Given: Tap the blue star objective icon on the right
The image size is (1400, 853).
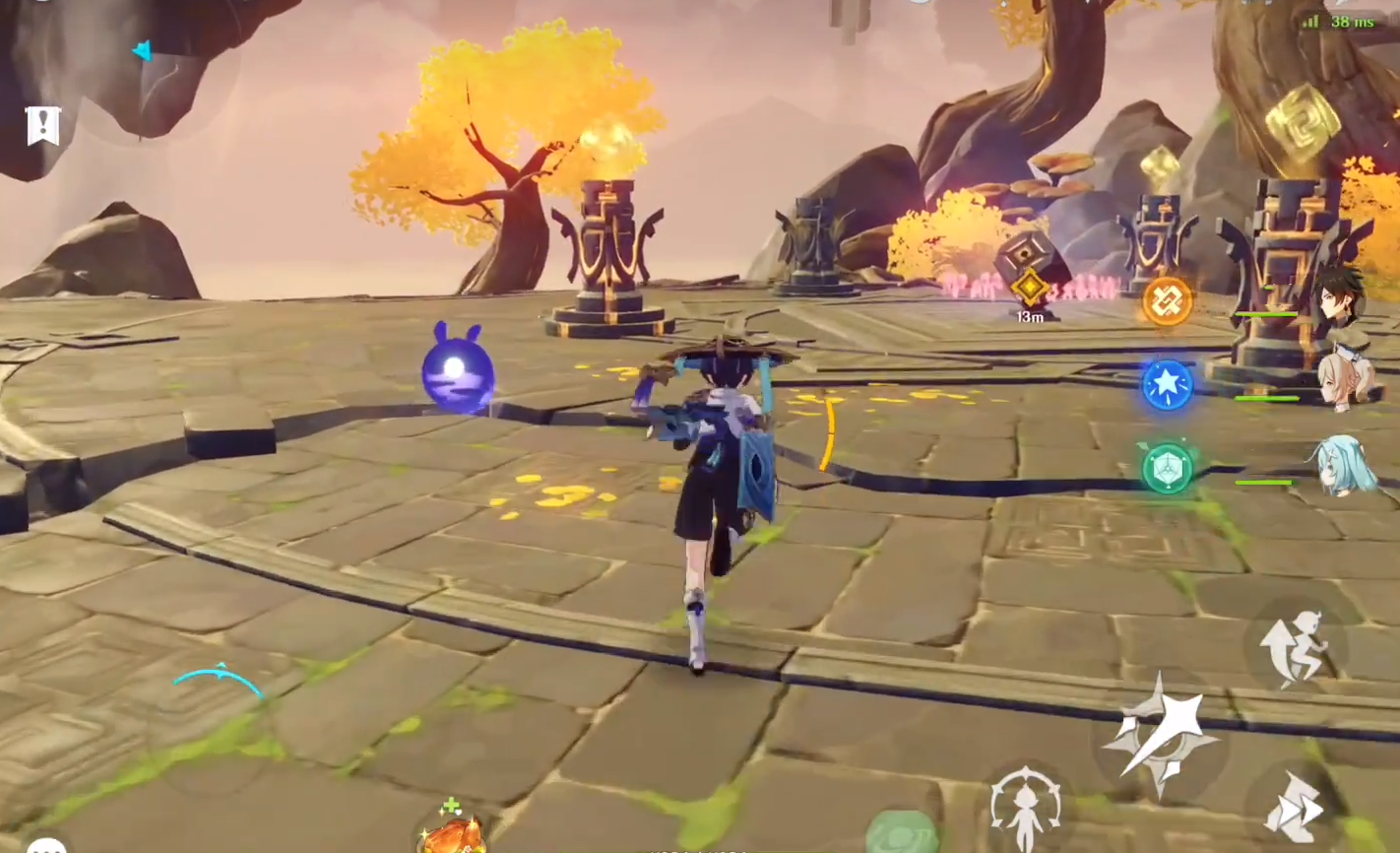Looking at the screenshot, I should click(1167, 385).
